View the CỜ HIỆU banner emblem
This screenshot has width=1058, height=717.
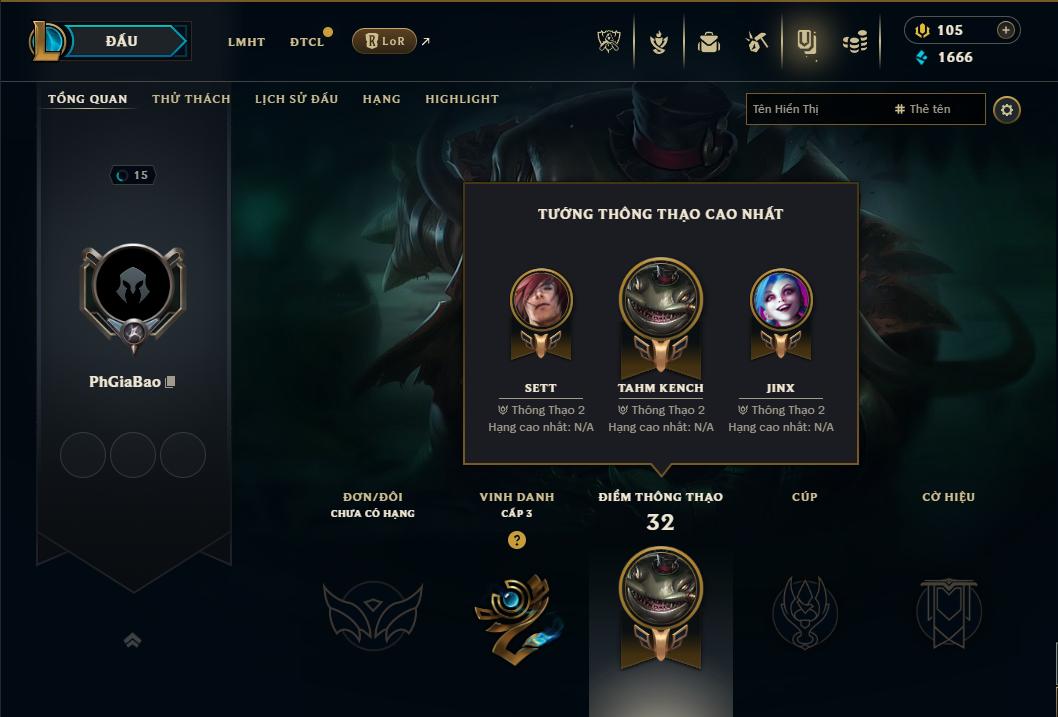[x=948, y=609]
